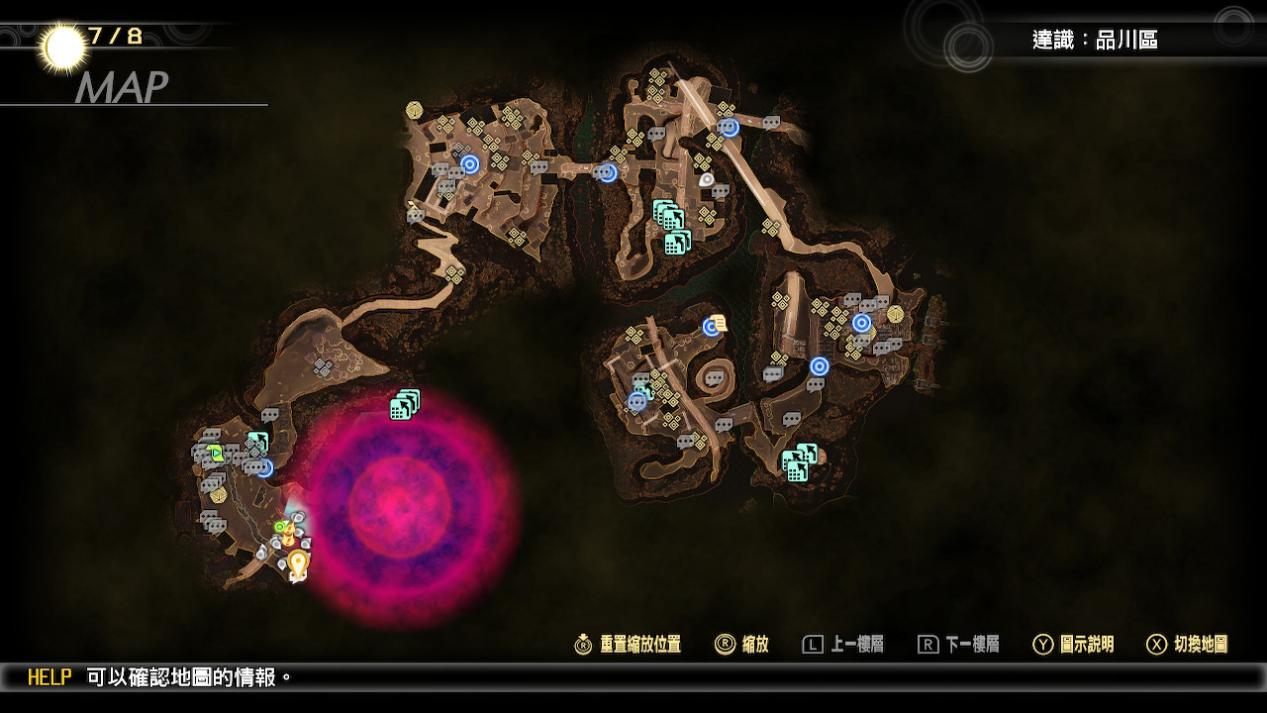Choose the leyline fount with the note icon
1267x713 pixels.
714,325
